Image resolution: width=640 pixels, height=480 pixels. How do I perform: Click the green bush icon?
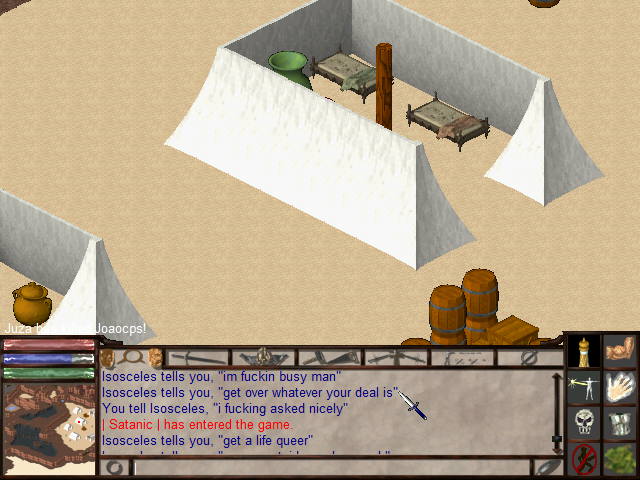coord(621,459)
